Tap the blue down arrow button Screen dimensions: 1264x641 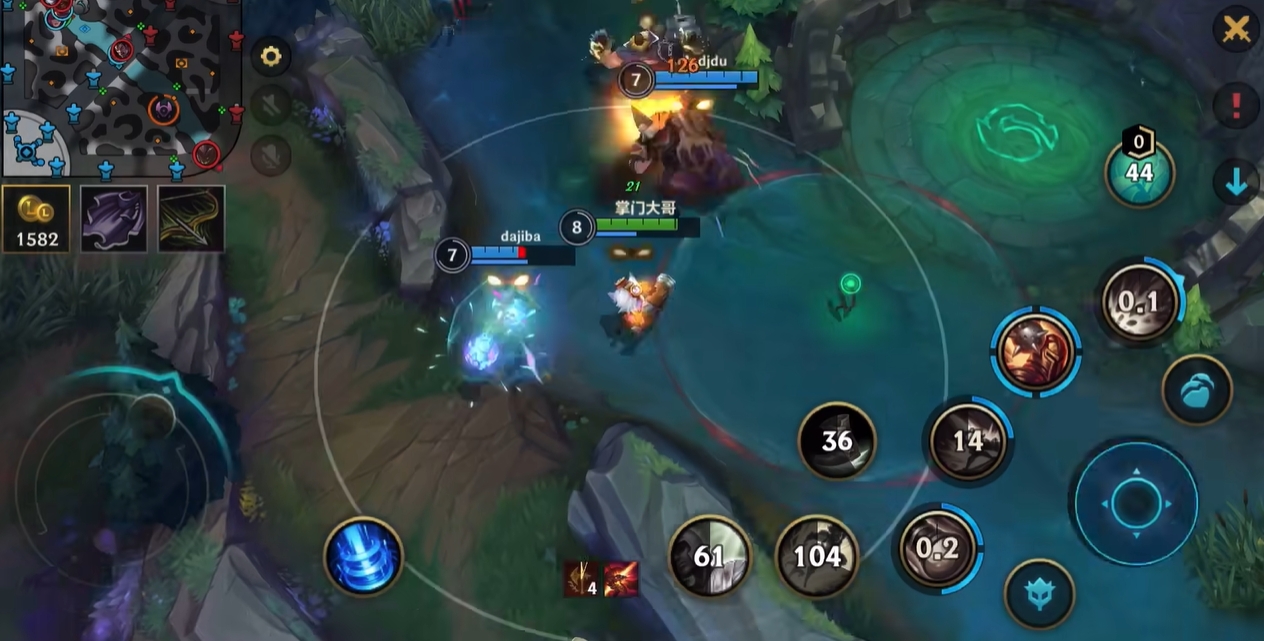(x=1236, y=182)
